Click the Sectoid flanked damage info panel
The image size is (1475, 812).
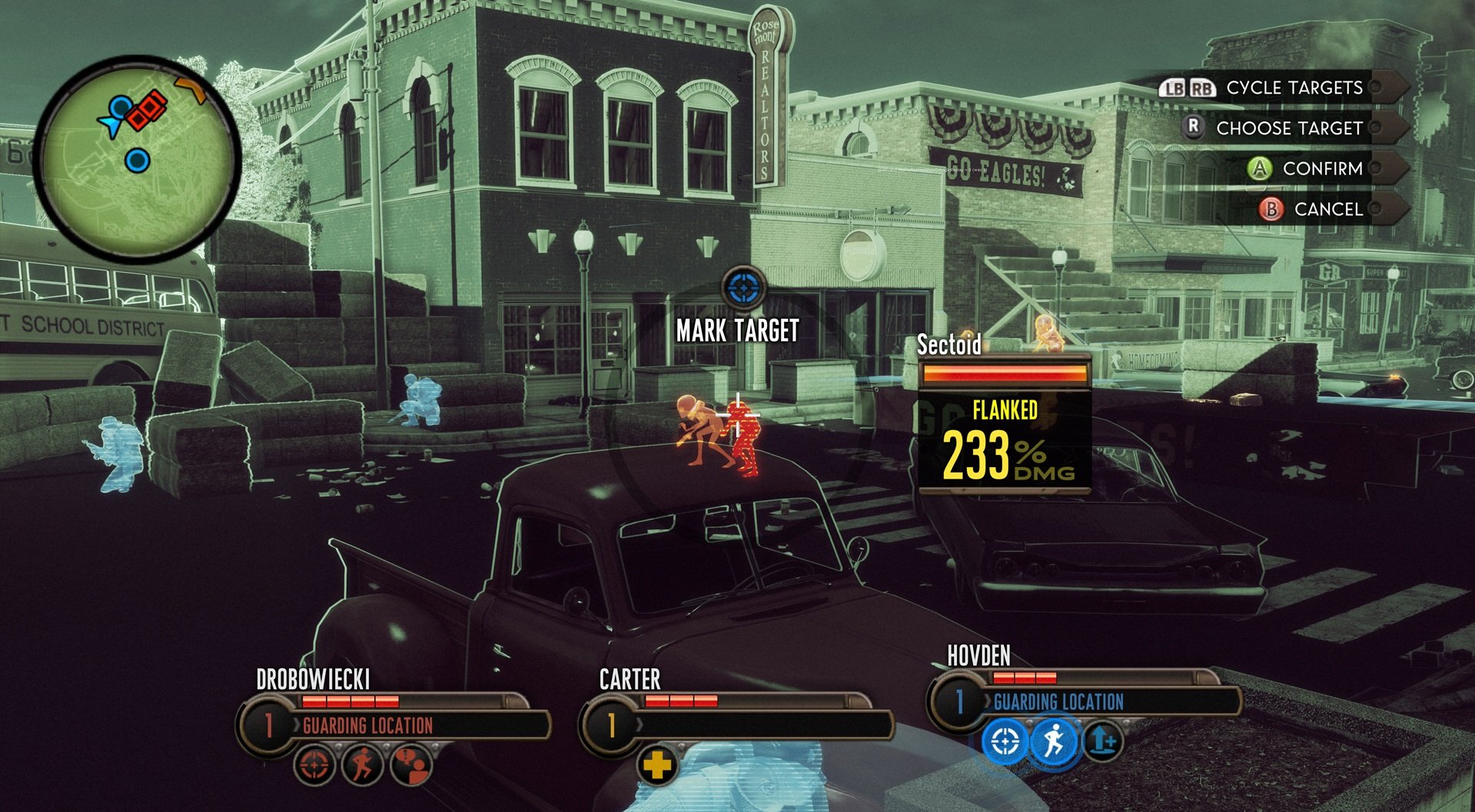pos(1005,423)
